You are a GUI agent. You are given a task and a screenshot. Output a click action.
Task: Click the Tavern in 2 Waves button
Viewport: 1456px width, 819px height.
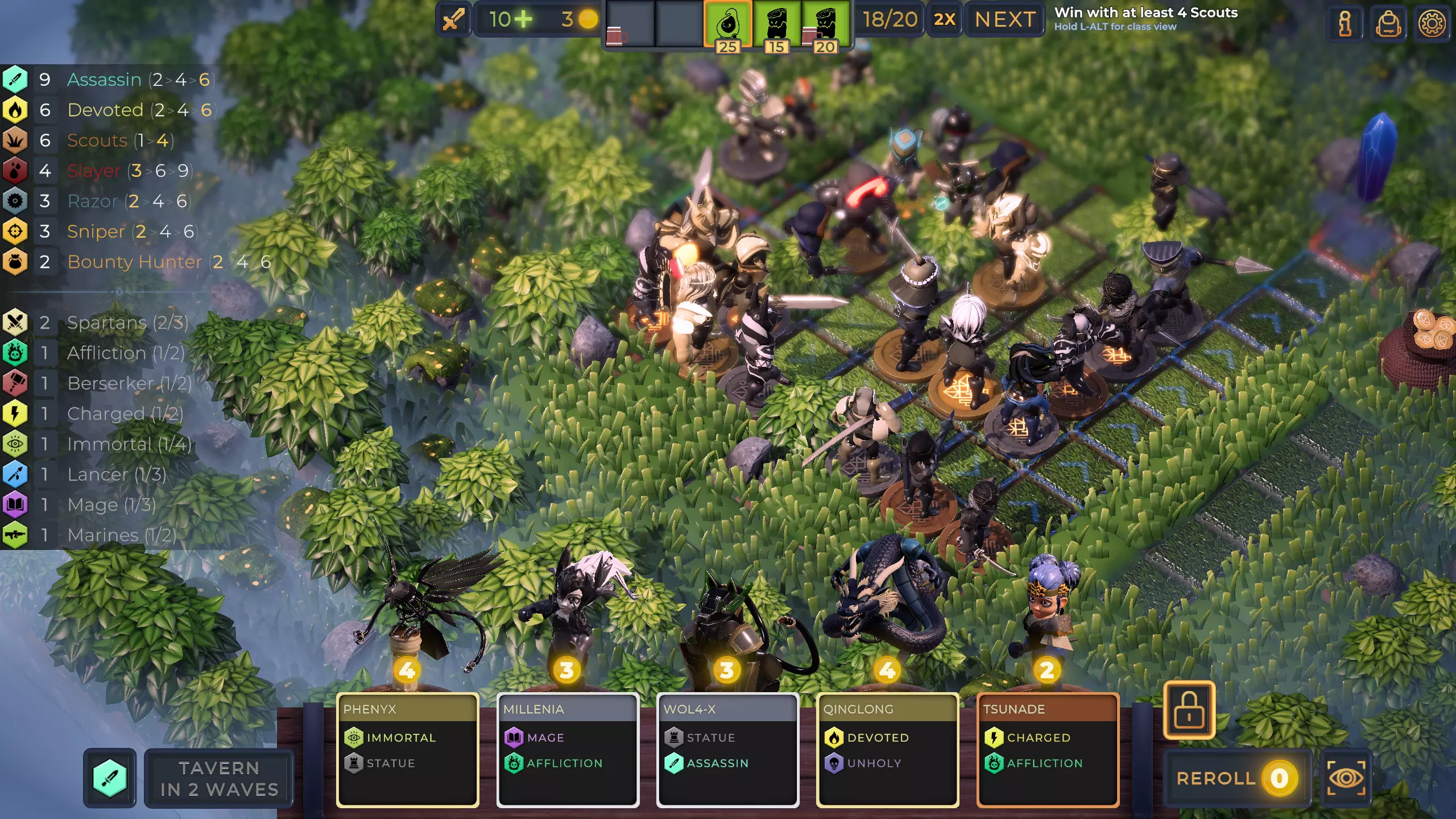(x=219, y=778)
